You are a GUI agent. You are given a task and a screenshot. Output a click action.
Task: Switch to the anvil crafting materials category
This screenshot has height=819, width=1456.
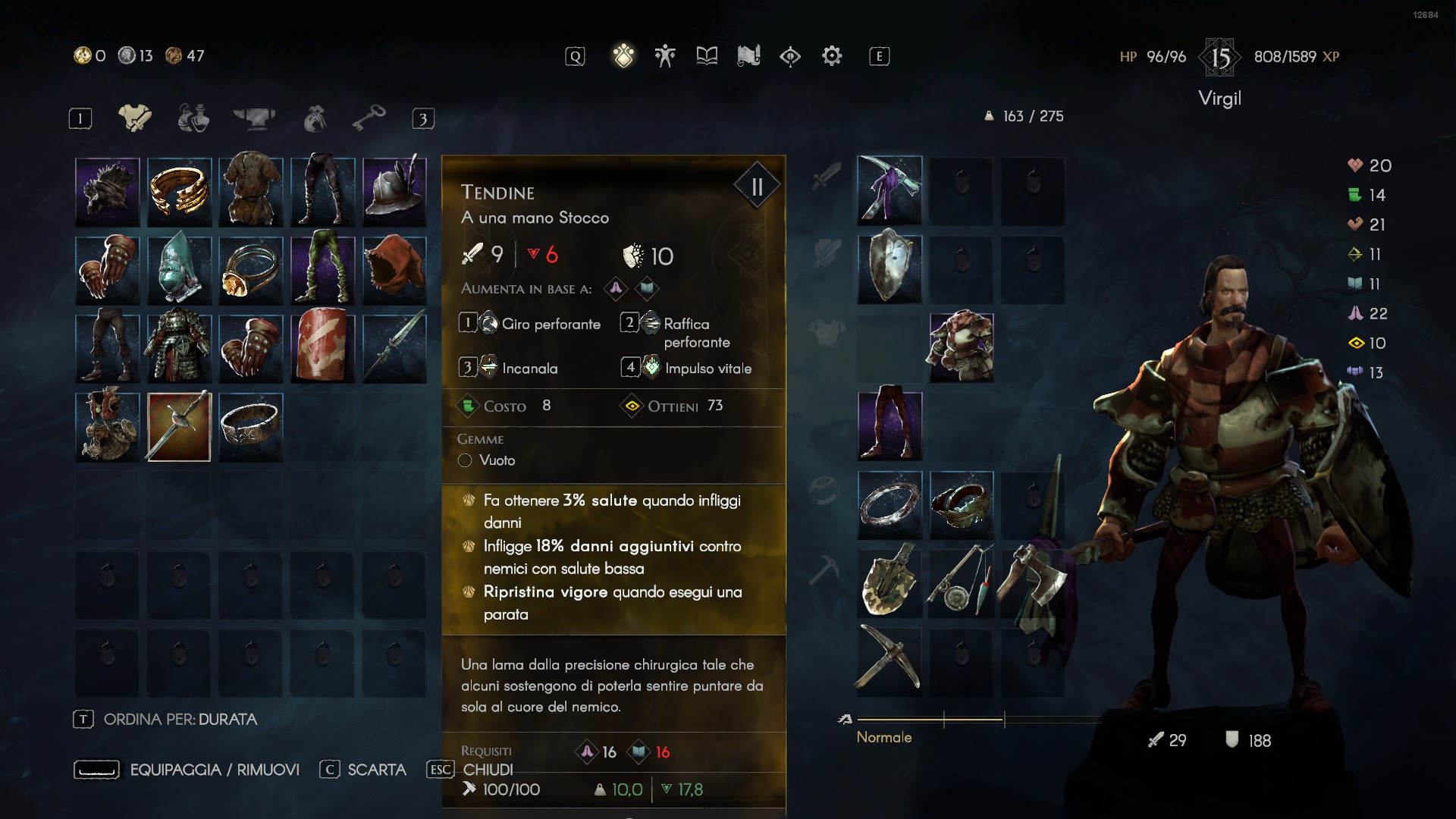pos(254,118)
